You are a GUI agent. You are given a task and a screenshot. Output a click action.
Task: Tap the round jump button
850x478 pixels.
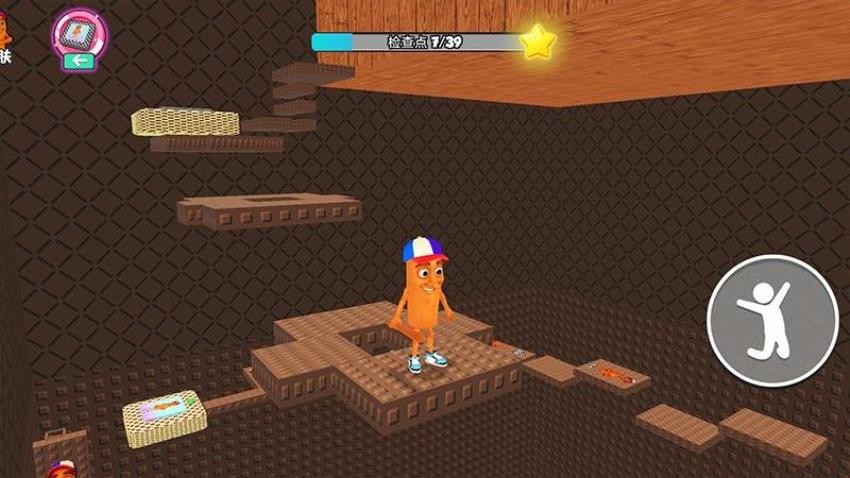[x=772, y=320]
